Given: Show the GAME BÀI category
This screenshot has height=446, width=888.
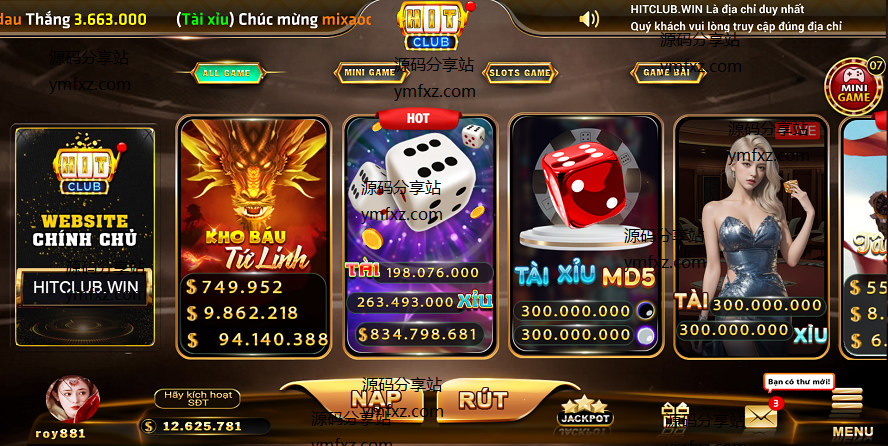Looking at the screenshot, I should (x=666, y=73).
